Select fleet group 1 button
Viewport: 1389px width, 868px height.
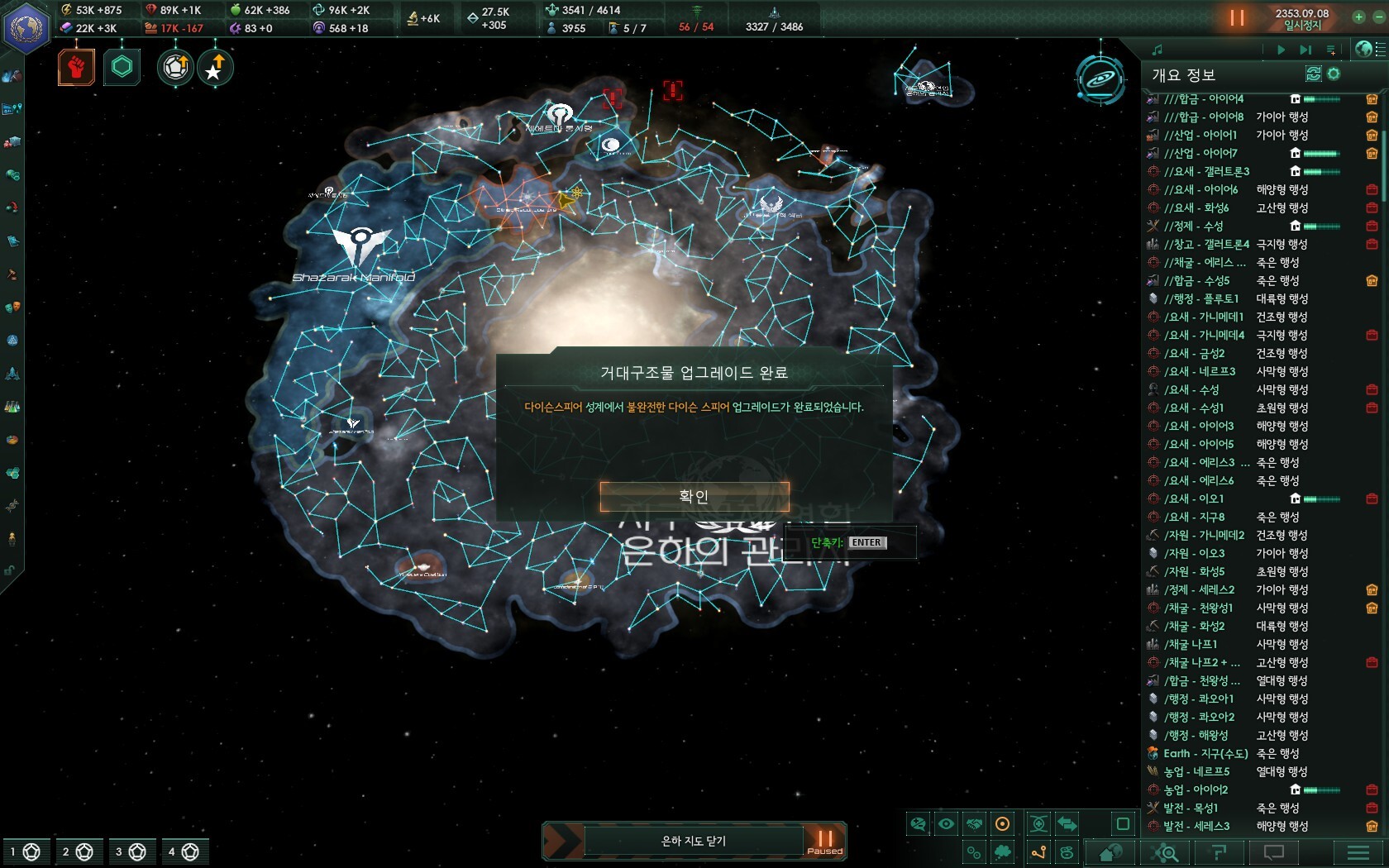[23, 851]
